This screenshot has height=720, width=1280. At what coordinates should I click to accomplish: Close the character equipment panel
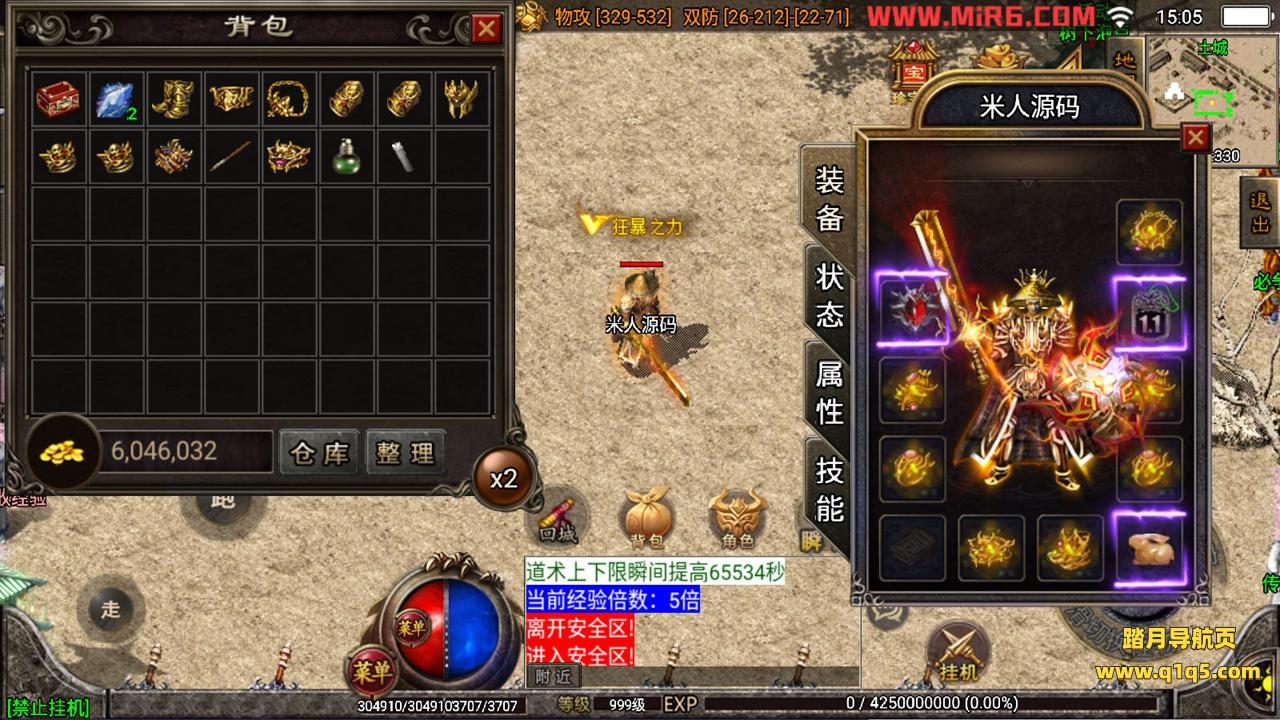pos(1195,137)
